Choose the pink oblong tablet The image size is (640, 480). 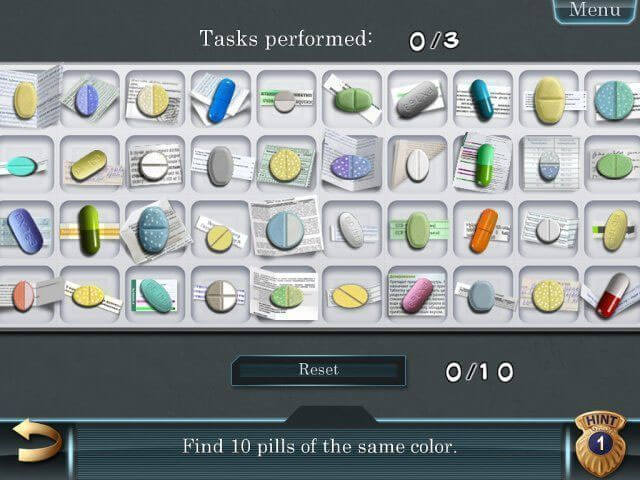pyautogui.click(x=417, y=295)
